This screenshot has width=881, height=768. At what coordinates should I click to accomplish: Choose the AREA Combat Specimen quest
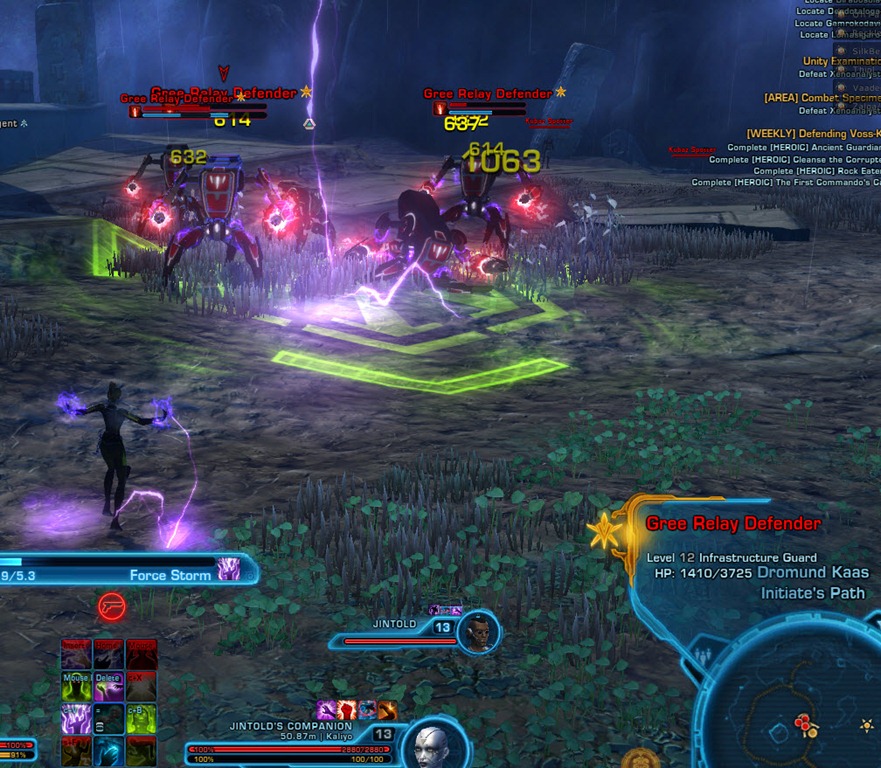point(822,98)
